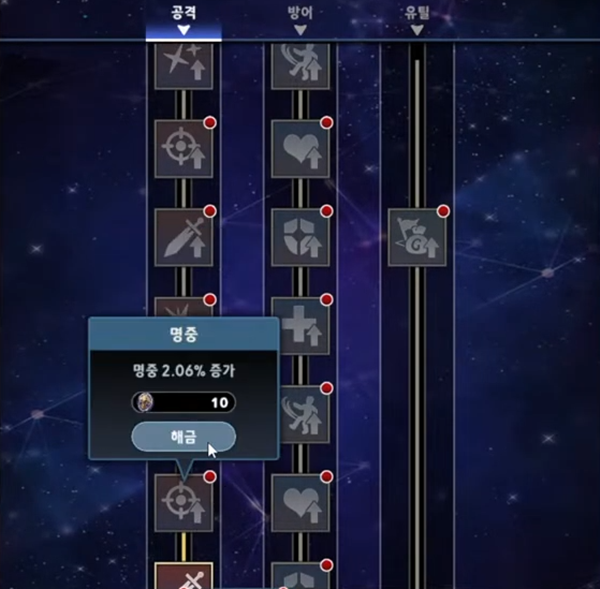Unlock the accuracy upgrade with the 해금 button
This screenshot has height=589, width=600.
click(183, 437)
